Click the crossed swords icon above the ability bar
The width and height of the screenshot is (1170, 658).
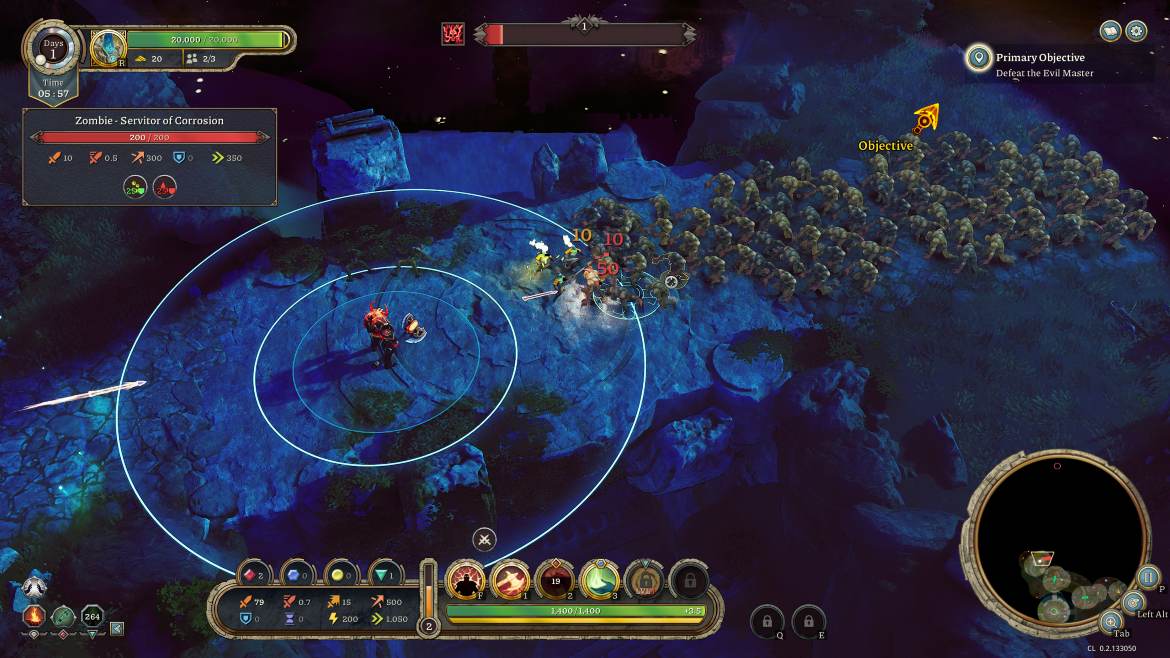[484, 539]
